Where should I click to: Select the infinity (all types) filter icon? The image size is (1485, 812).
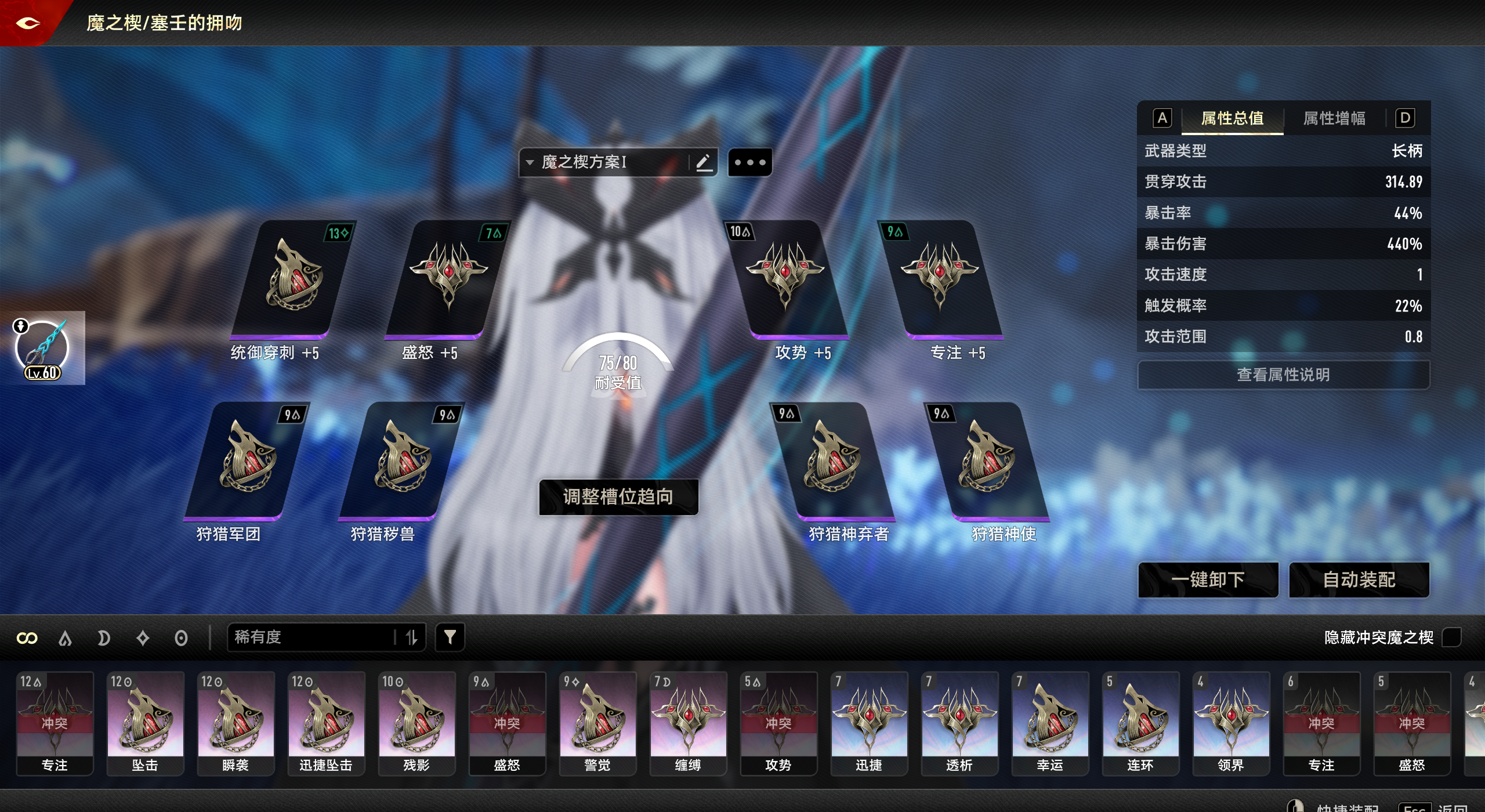point(27,637)
